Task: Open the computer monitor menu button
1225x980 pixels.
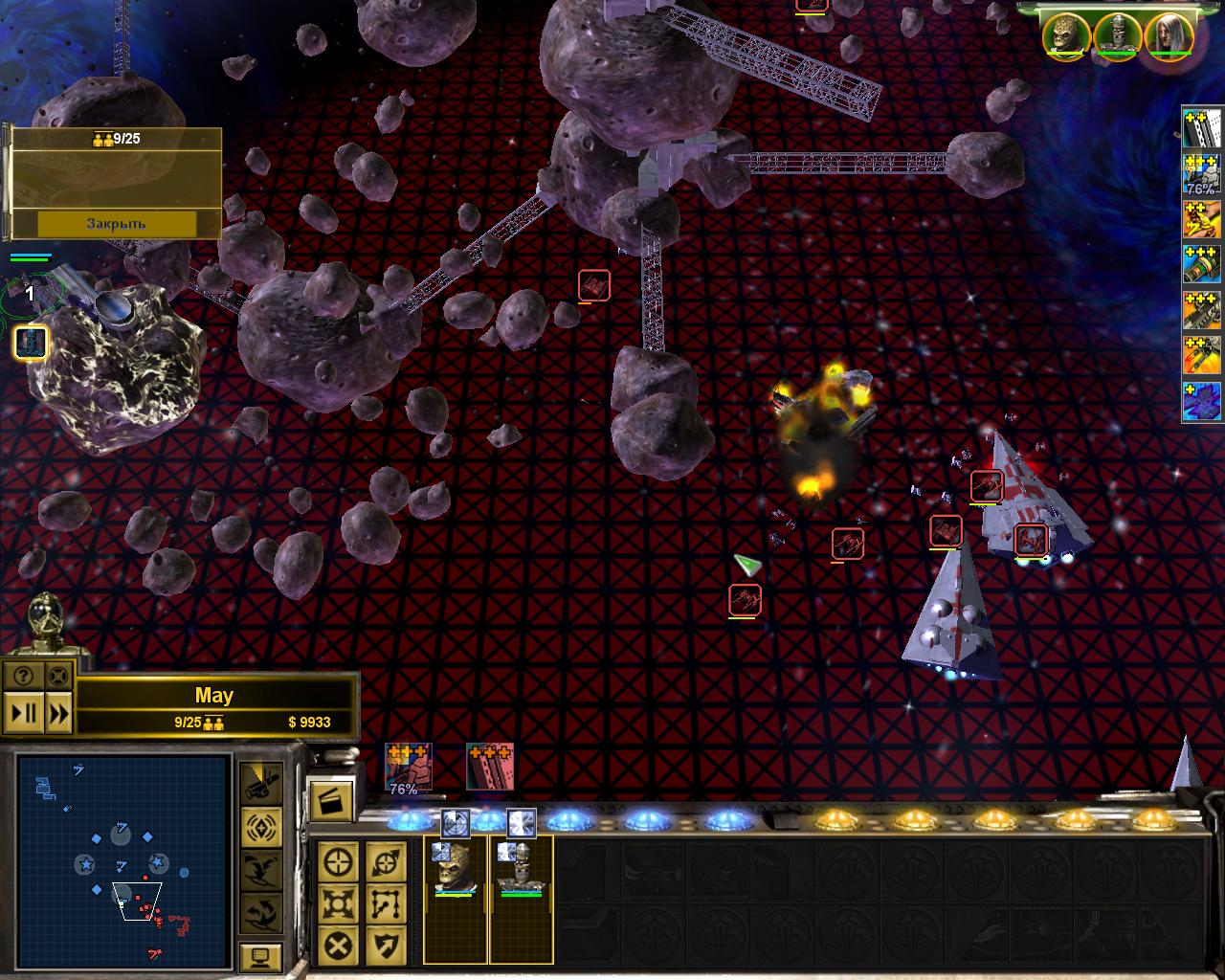Action: (260, 954)
